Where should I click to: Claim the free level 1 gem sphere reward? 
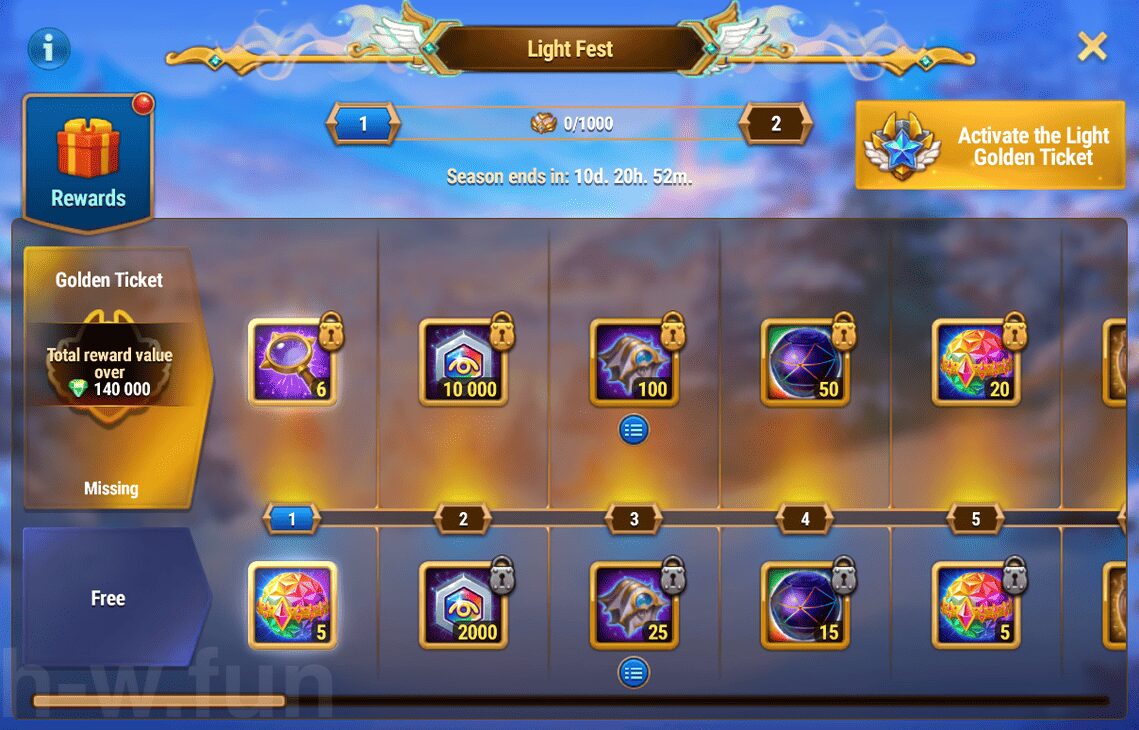(292, 605)
